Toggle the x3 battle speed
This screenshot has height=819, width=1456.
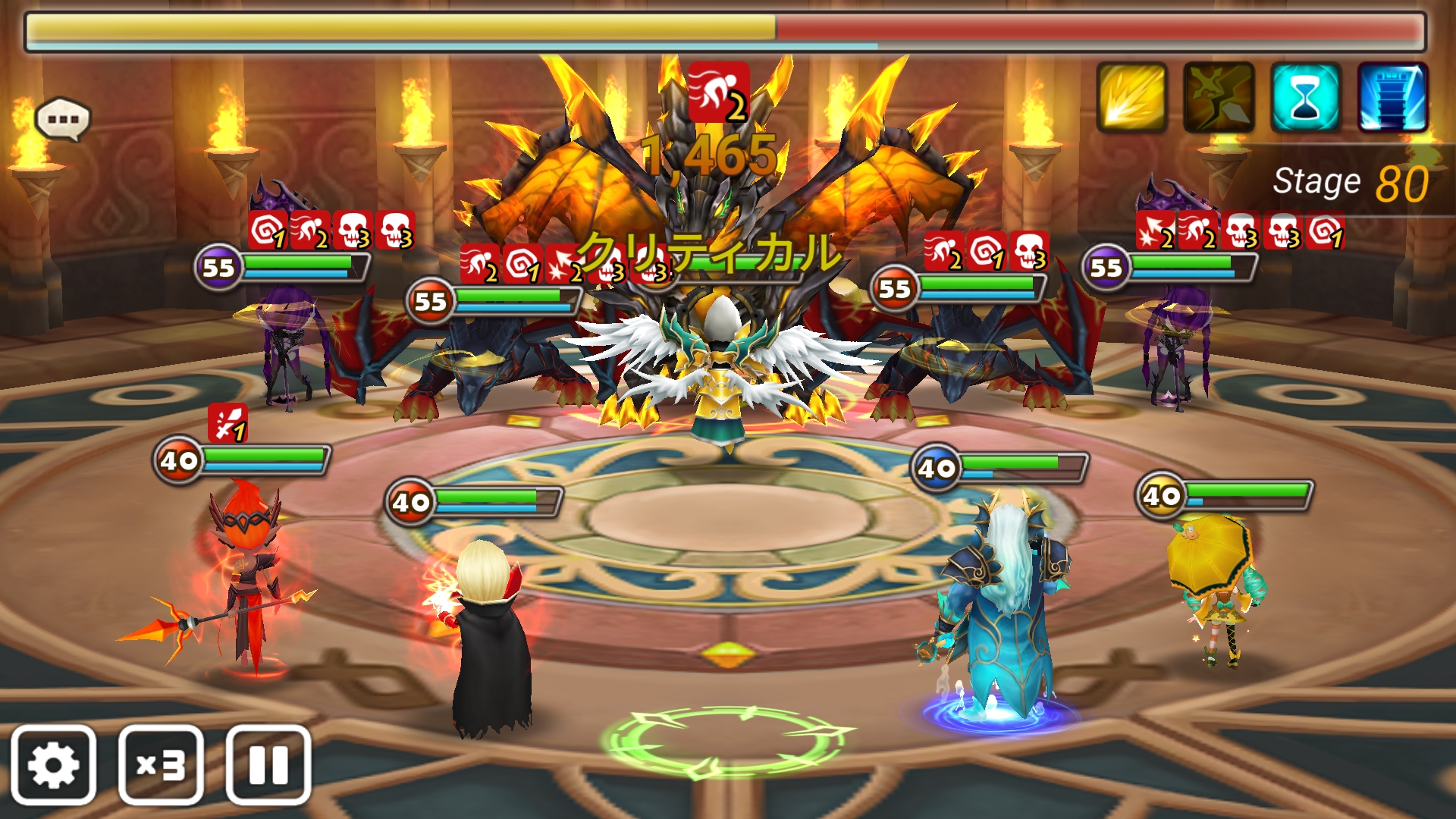tap(161, 764)
